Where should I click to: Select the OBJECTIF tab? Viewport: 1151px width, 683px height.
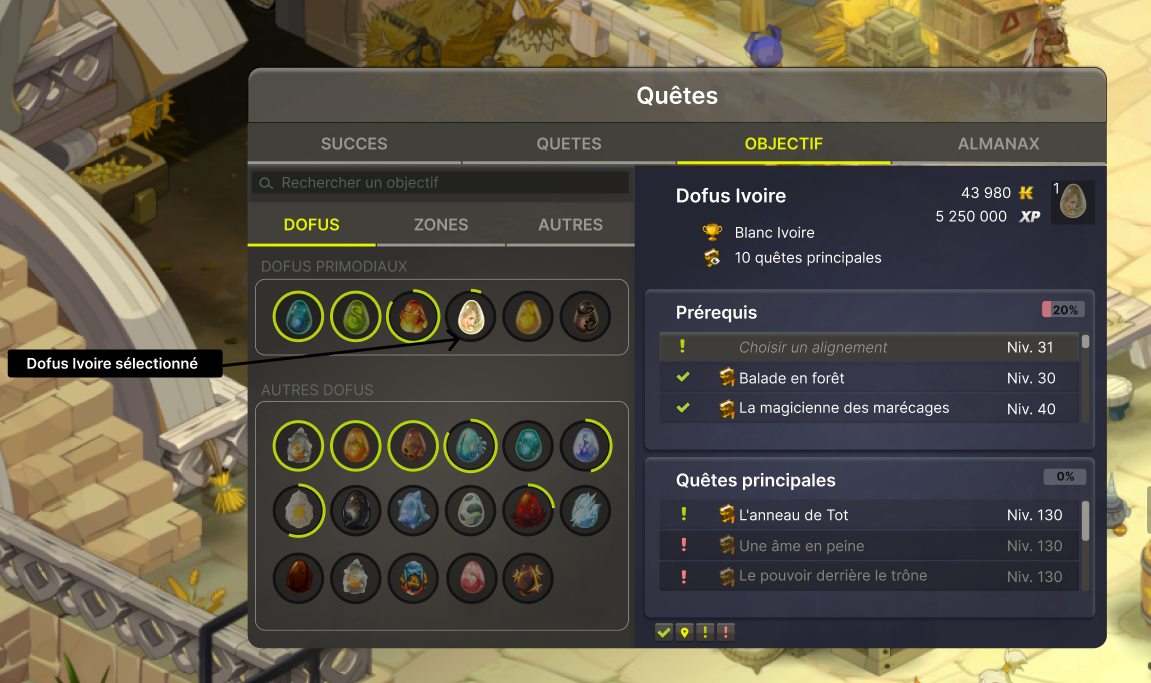pyautogui.click(x=783, y=144)
